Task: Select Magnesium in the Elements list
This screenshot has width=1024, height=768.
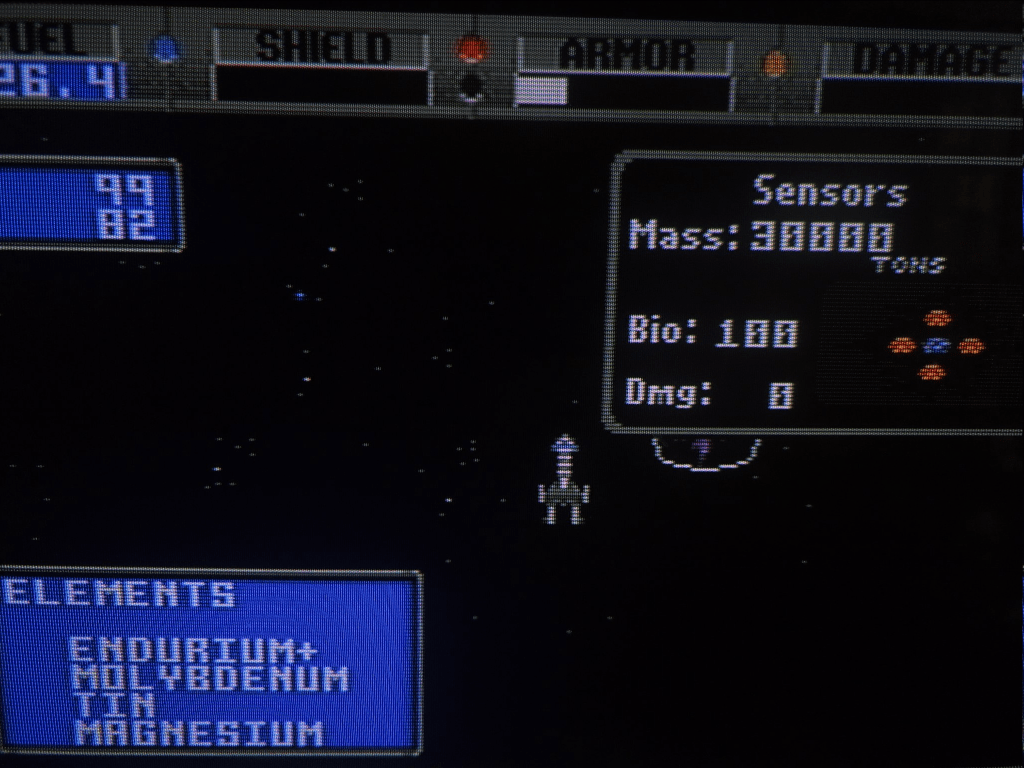Action: (199, 734)
